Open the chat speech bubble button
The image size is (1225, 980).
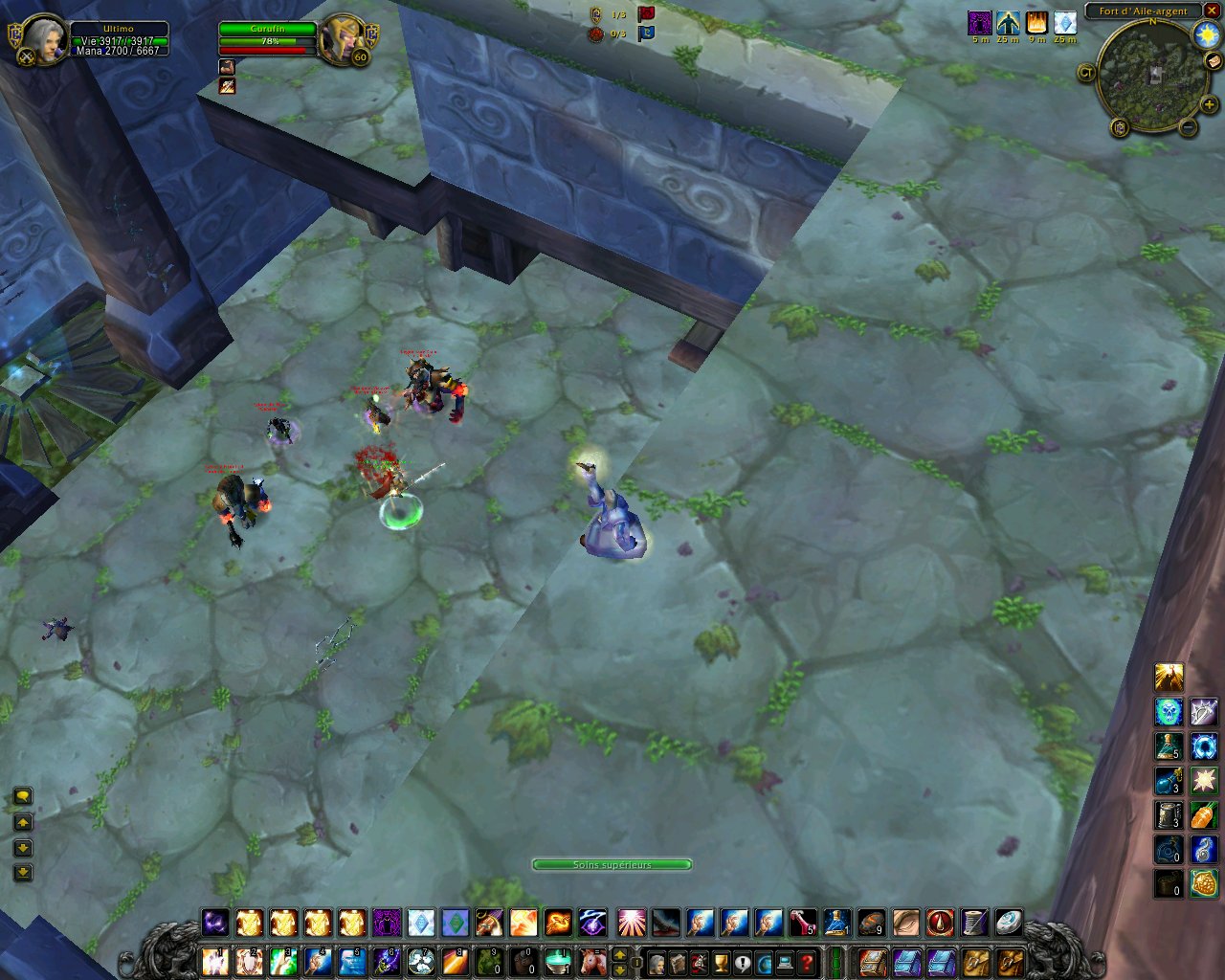23,796
